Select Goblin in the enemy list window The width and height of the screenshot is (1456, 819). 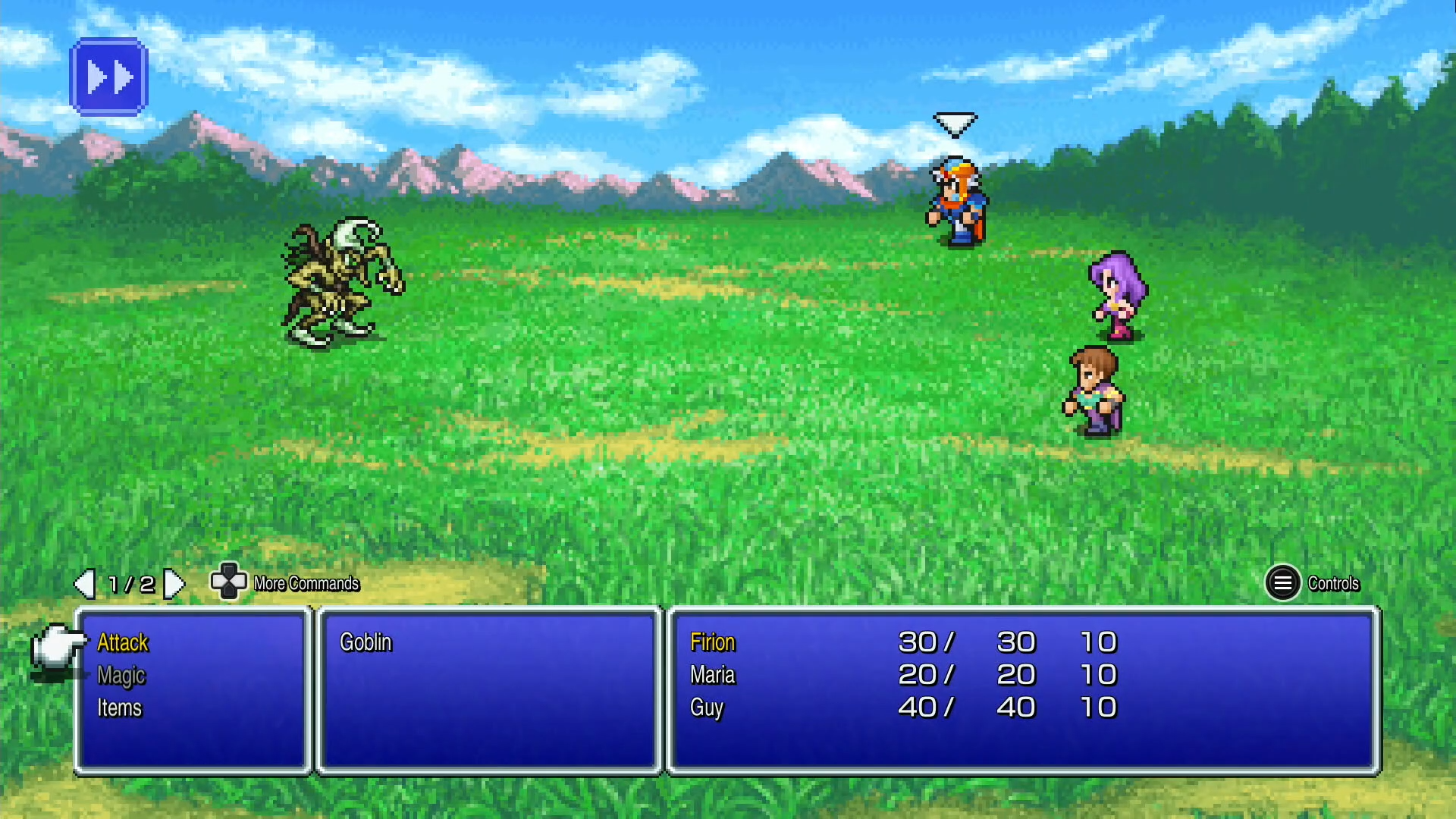(x=366, y=642)
